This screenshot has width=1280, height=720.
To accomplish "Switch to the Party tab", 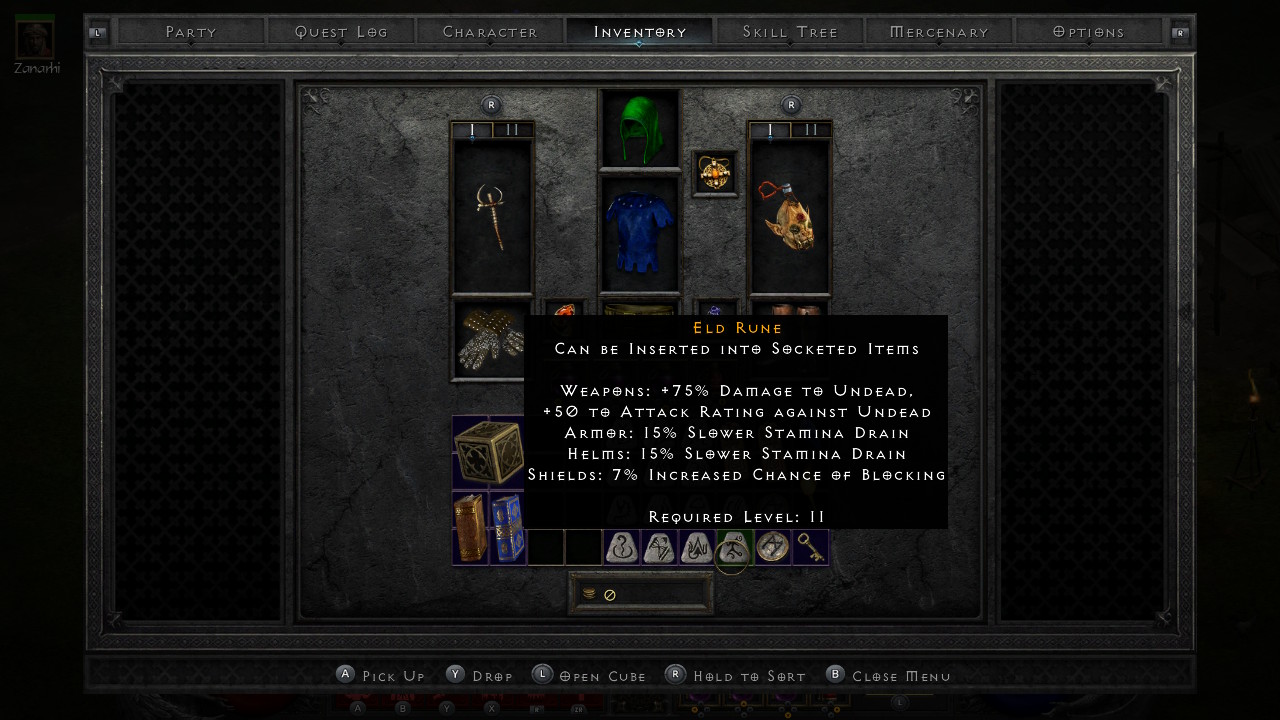I will click(191, 32).
